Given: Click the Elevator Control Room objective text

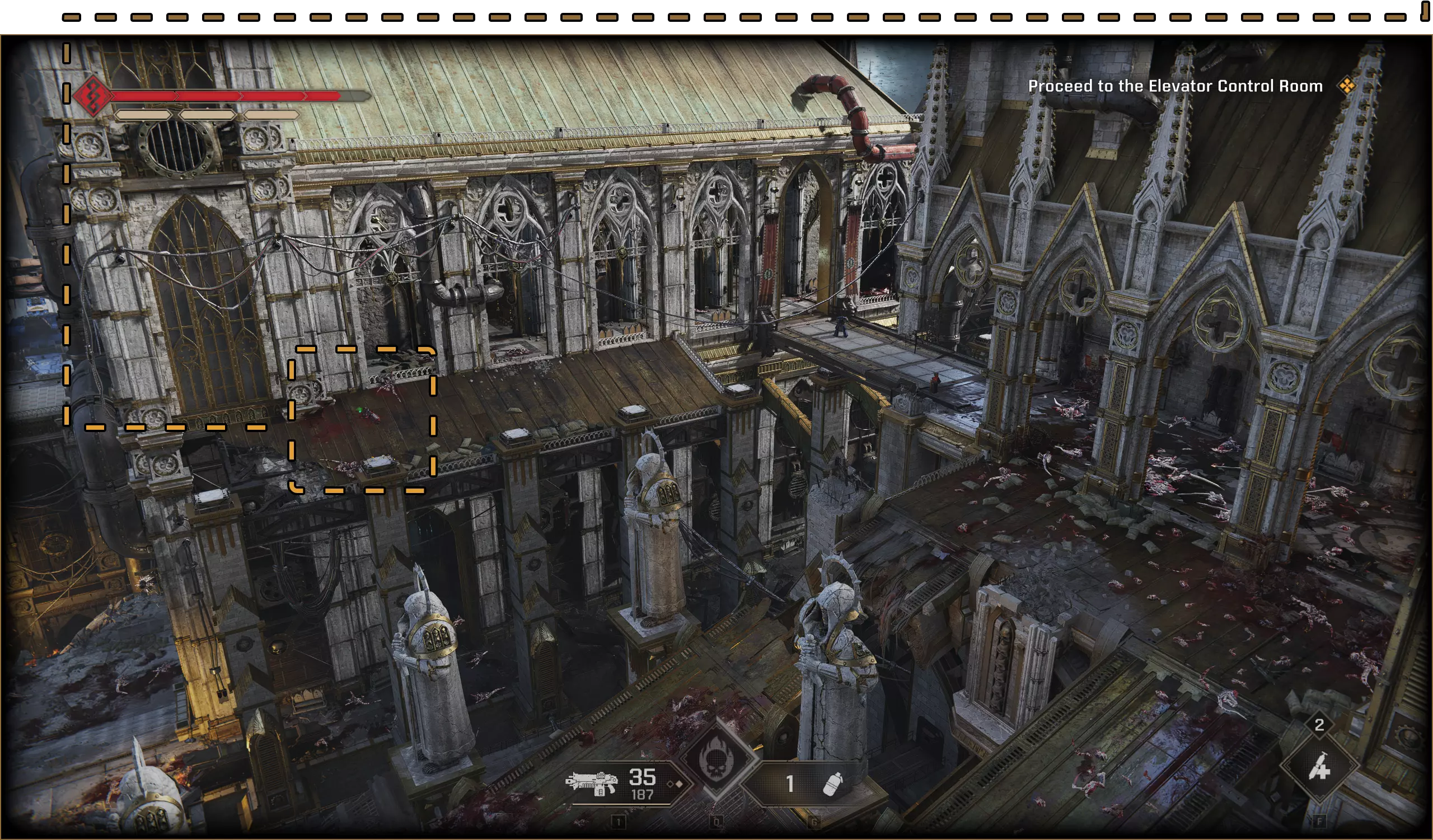Looking at the screenshot, I should pos(1175,86).
